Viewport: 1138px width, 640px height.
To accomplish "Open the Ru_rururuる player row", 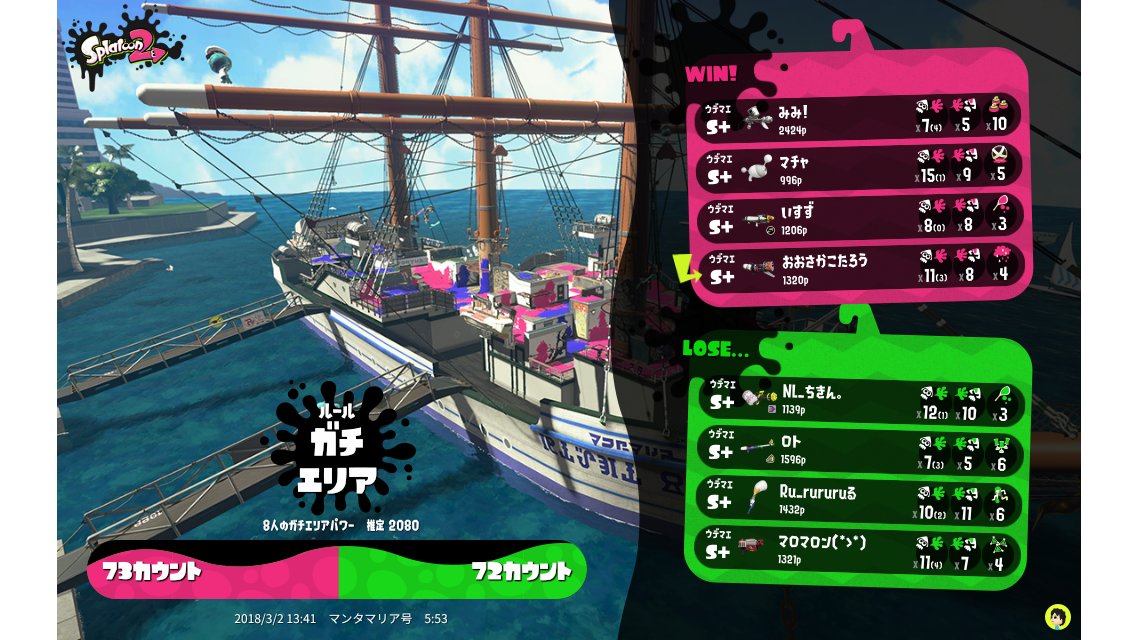I will click(x=860, y=499).
